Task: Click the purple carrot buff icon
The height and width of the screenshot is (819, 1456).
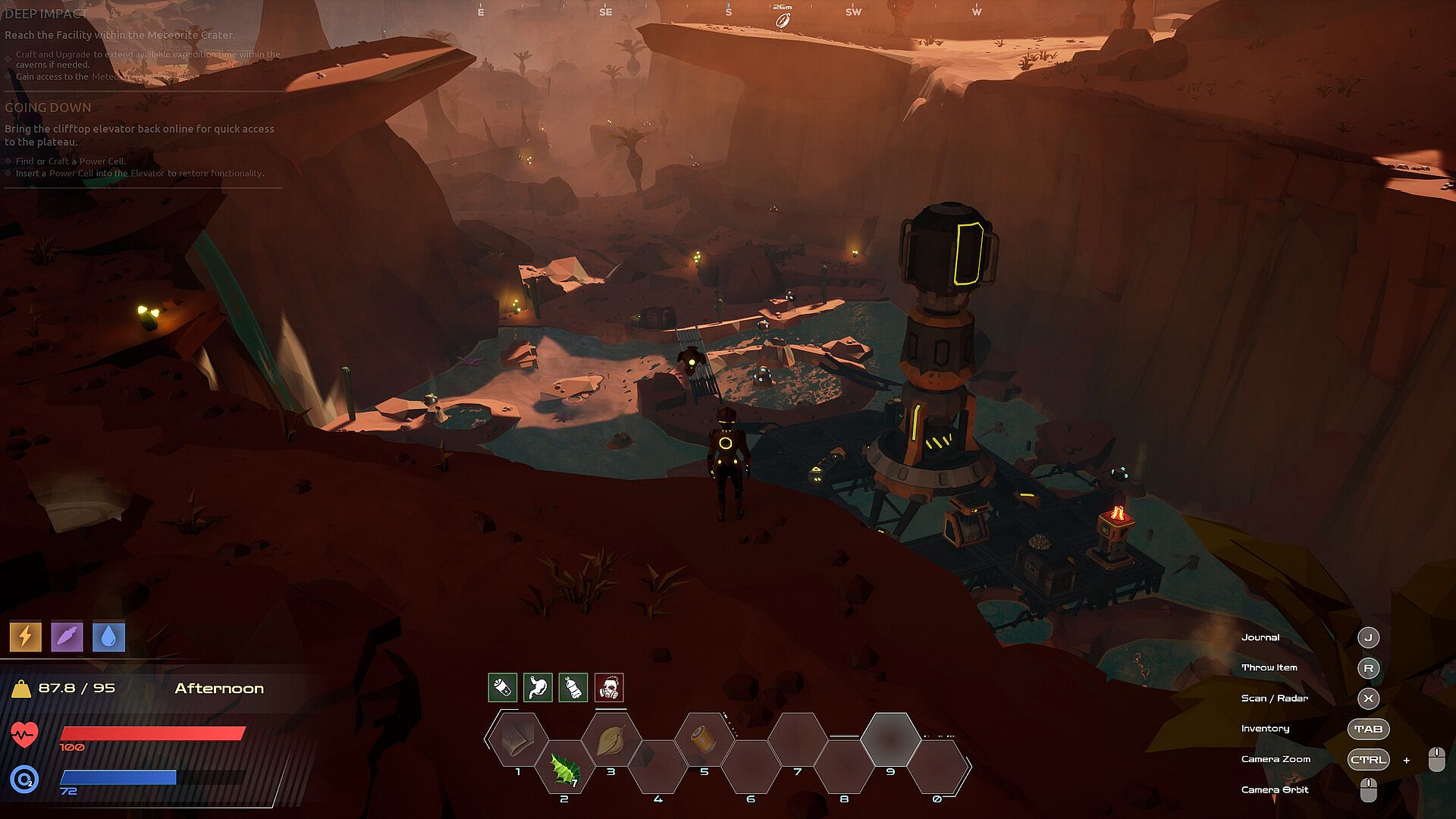Action: (67, 637)
